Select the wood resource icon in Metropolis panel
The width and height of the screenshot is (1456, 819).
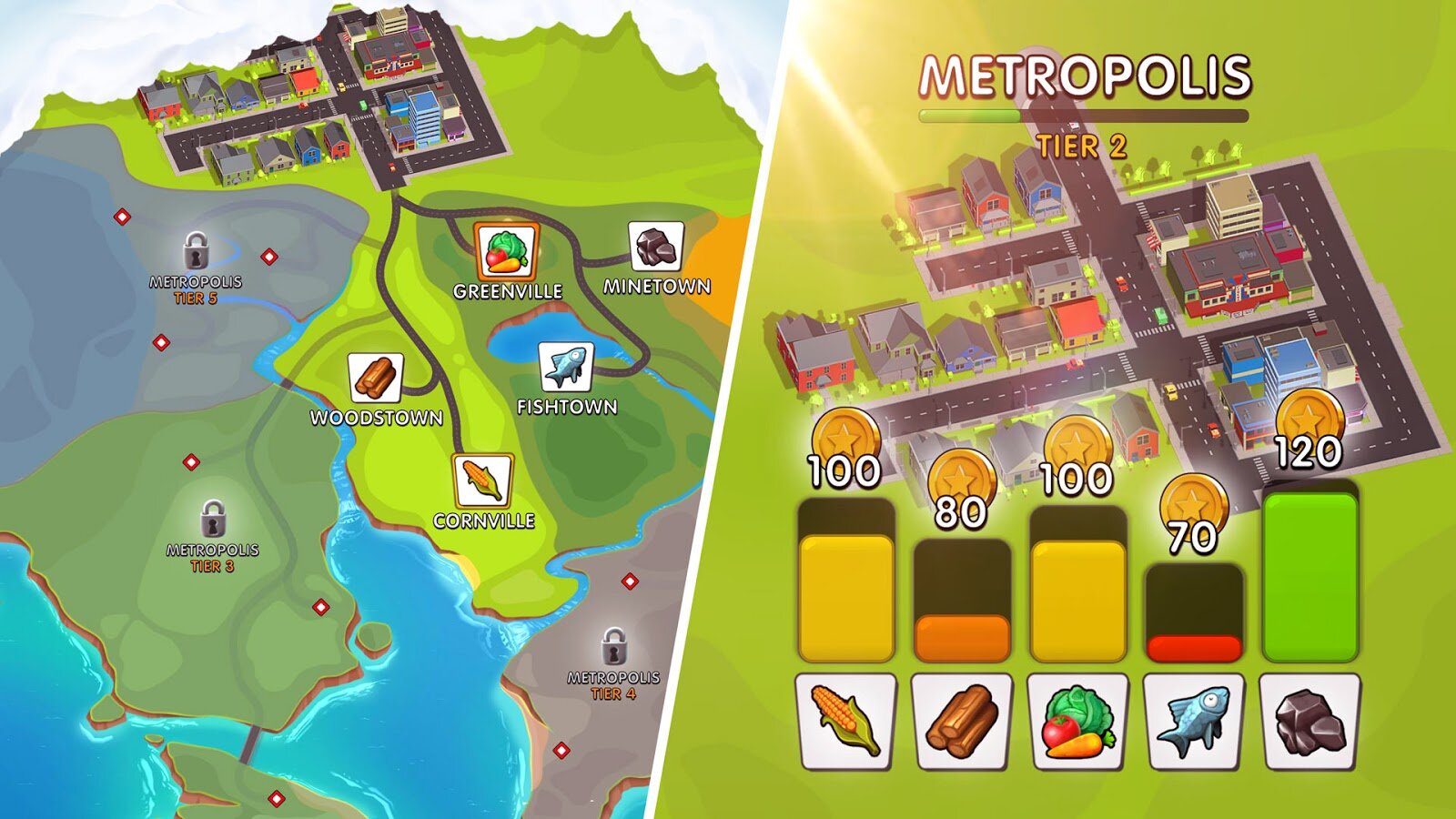(x=959, y=719)
